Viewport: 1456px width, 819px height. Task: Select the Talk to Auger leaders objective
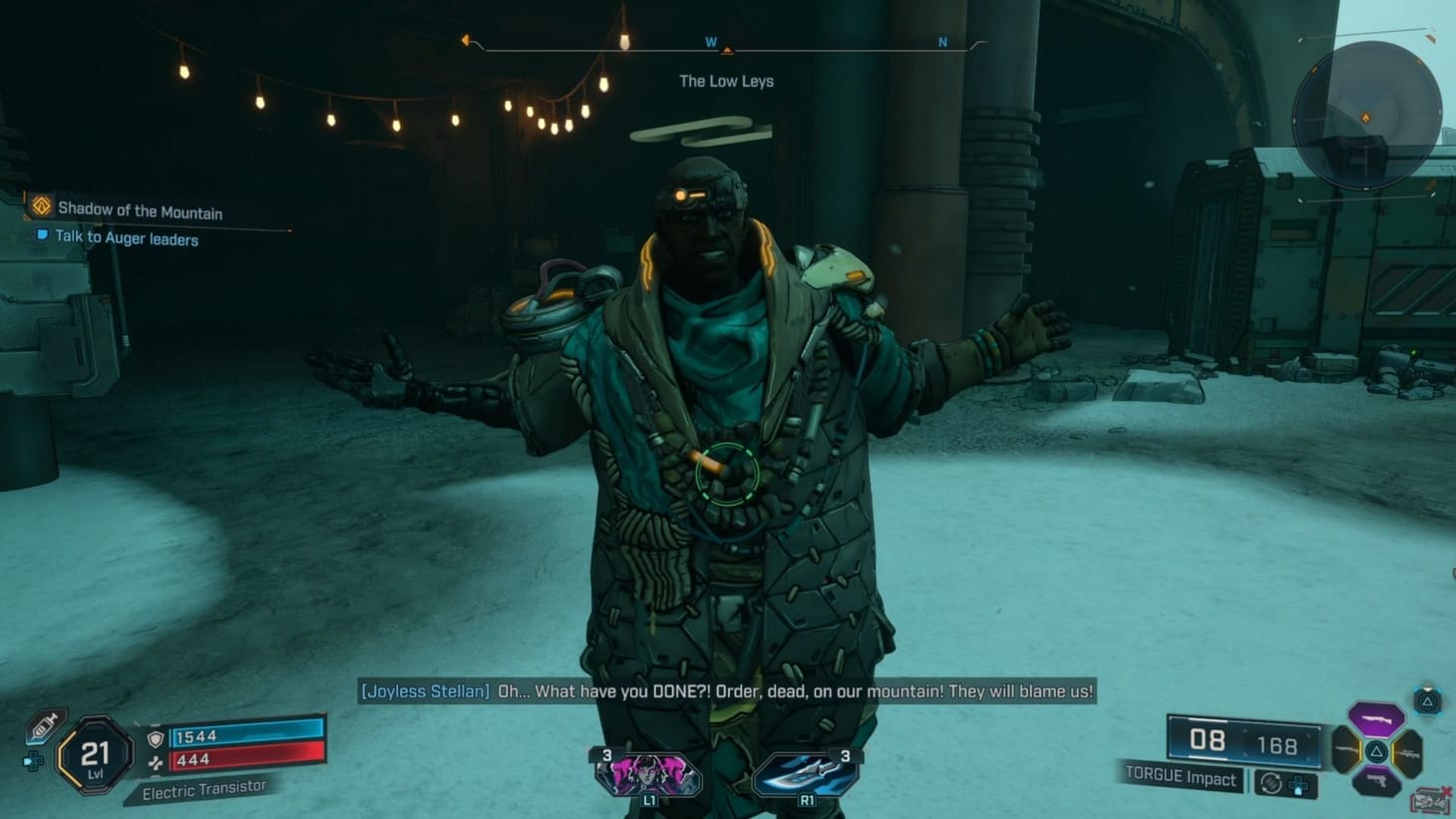coord(127,238)
